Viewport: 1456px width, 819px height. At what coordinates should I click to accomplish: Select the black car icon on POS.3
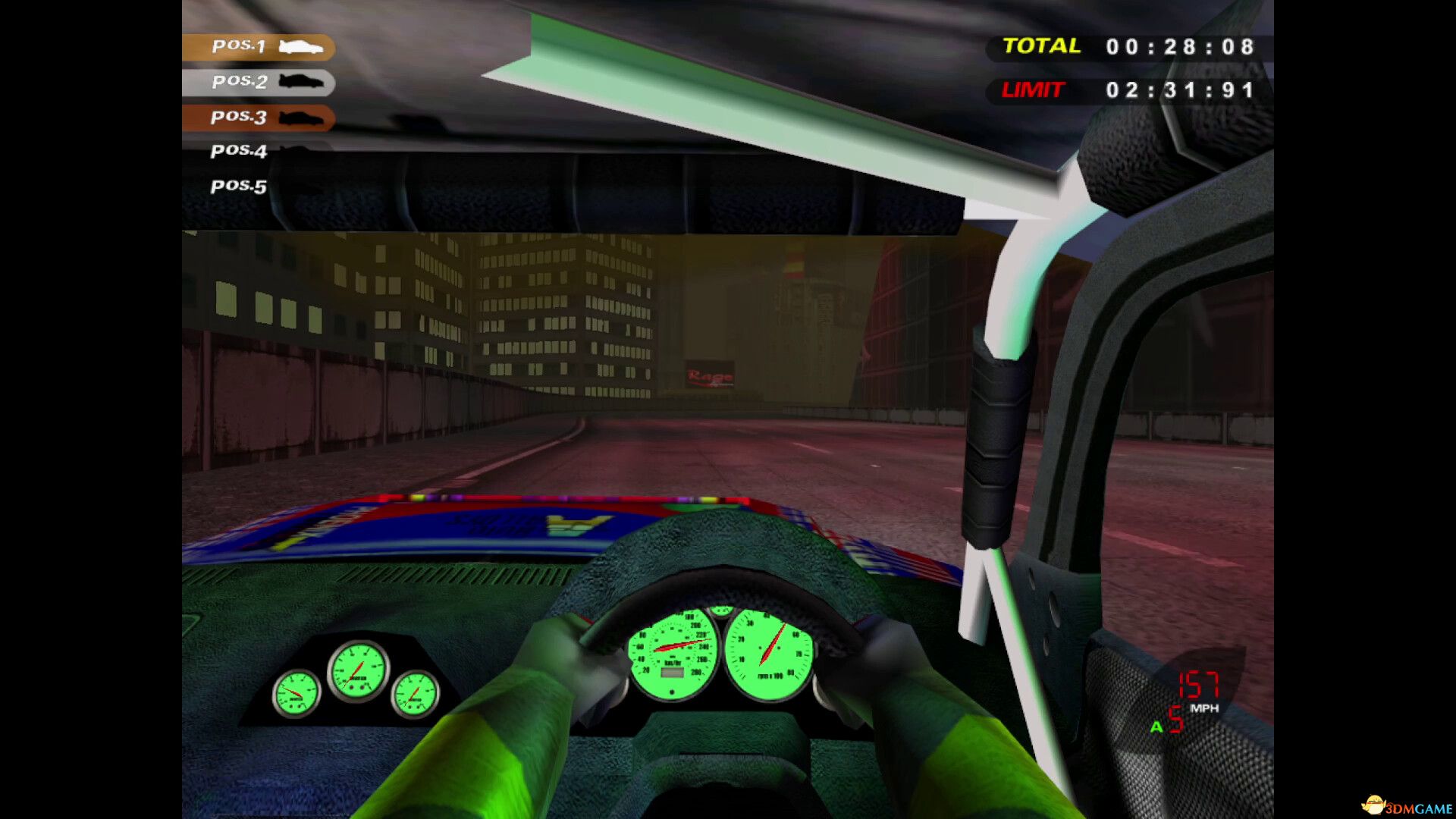click(302, 118)
